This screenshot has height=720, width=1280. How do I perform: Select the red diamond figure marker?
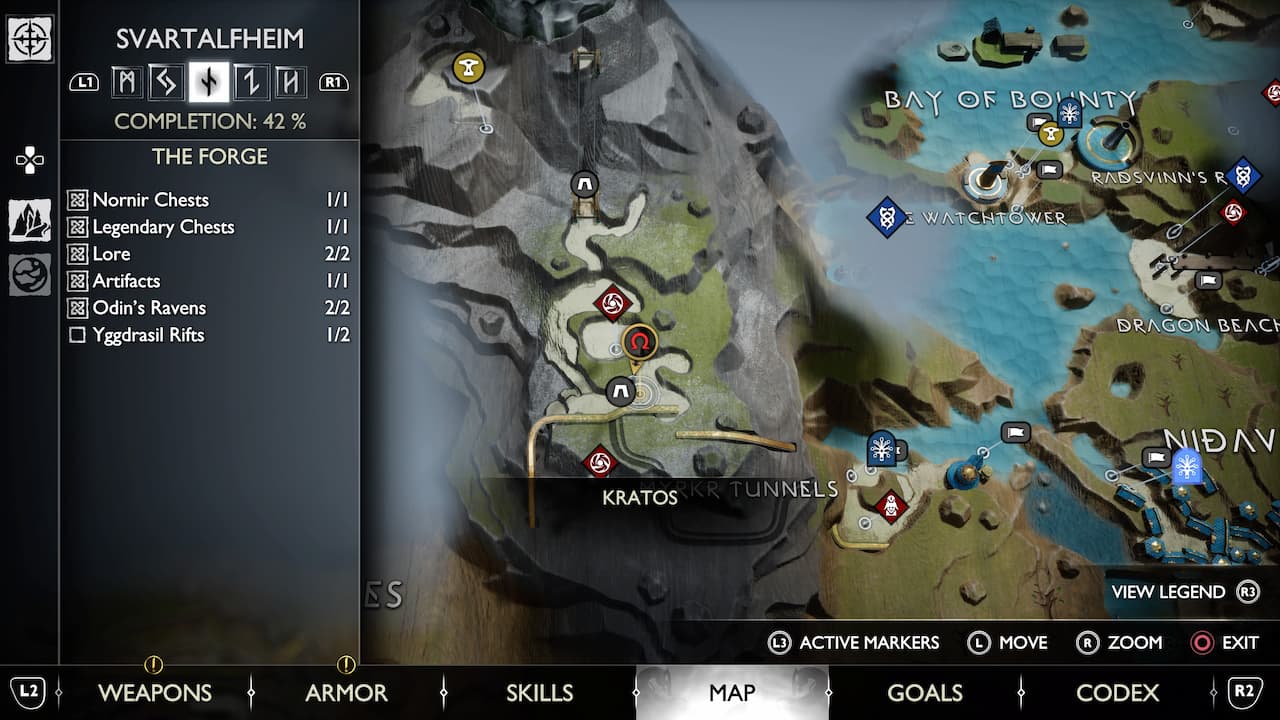coord(890,507)
